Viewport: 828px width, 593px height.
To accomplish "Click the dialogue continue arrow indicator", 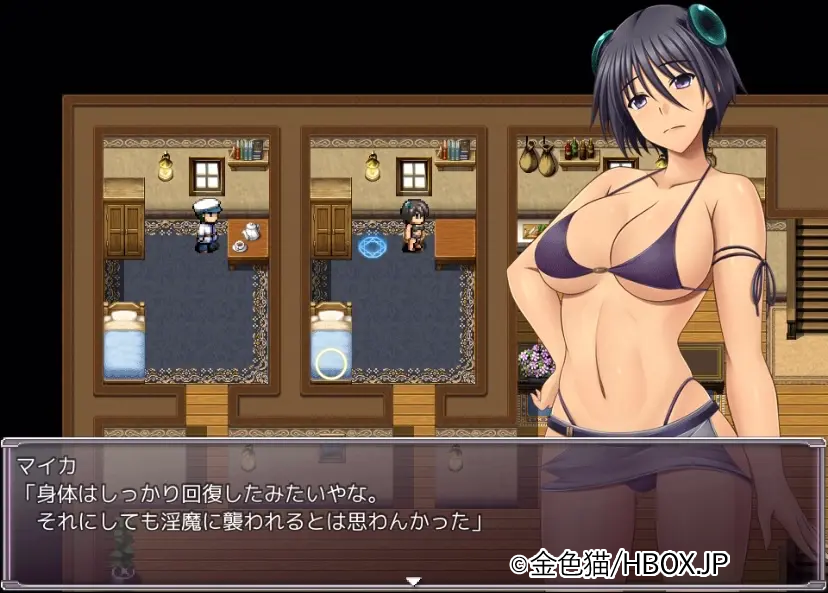I will (x=413, y=581).
